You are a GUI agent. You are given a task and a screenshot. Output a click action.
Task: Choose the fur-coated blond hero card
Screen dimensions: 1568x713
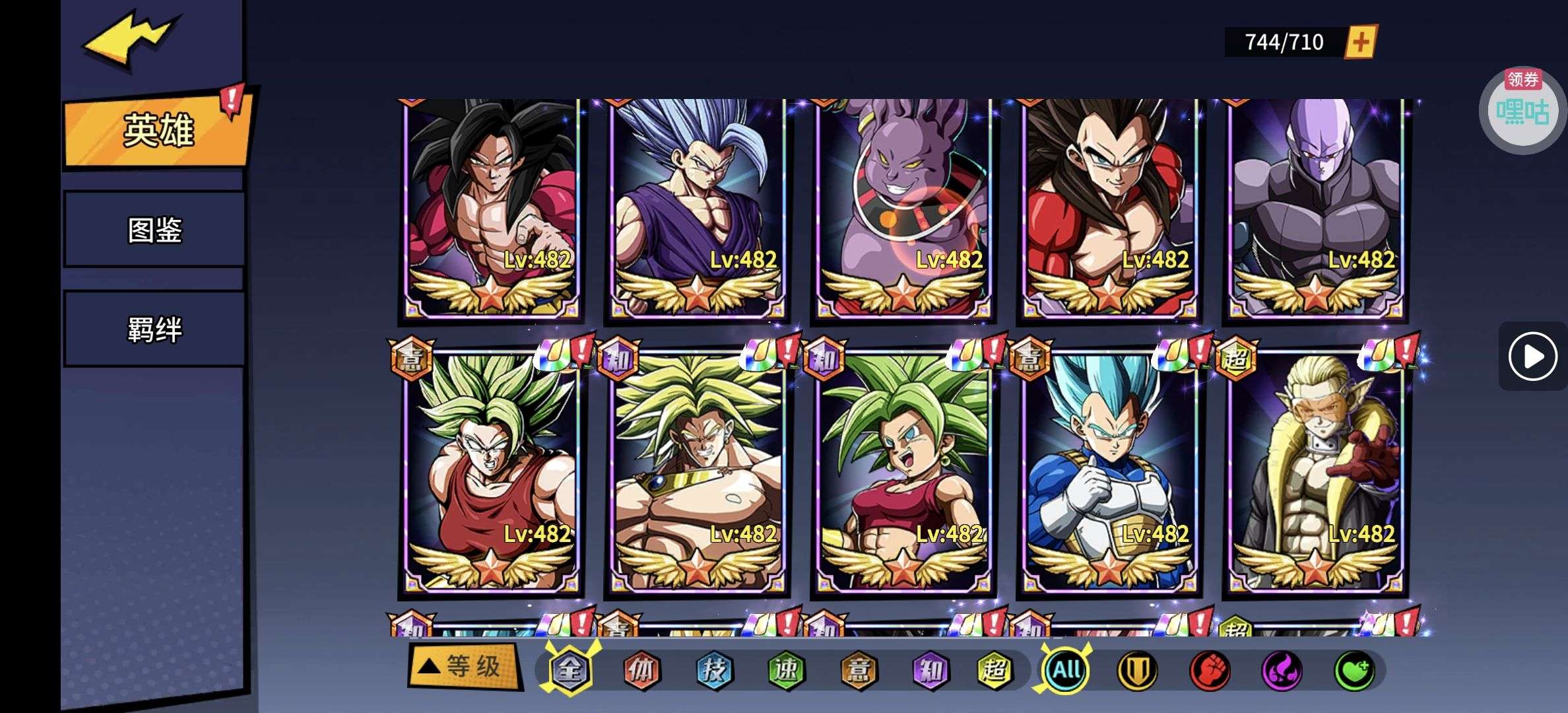pos(1315,472)
